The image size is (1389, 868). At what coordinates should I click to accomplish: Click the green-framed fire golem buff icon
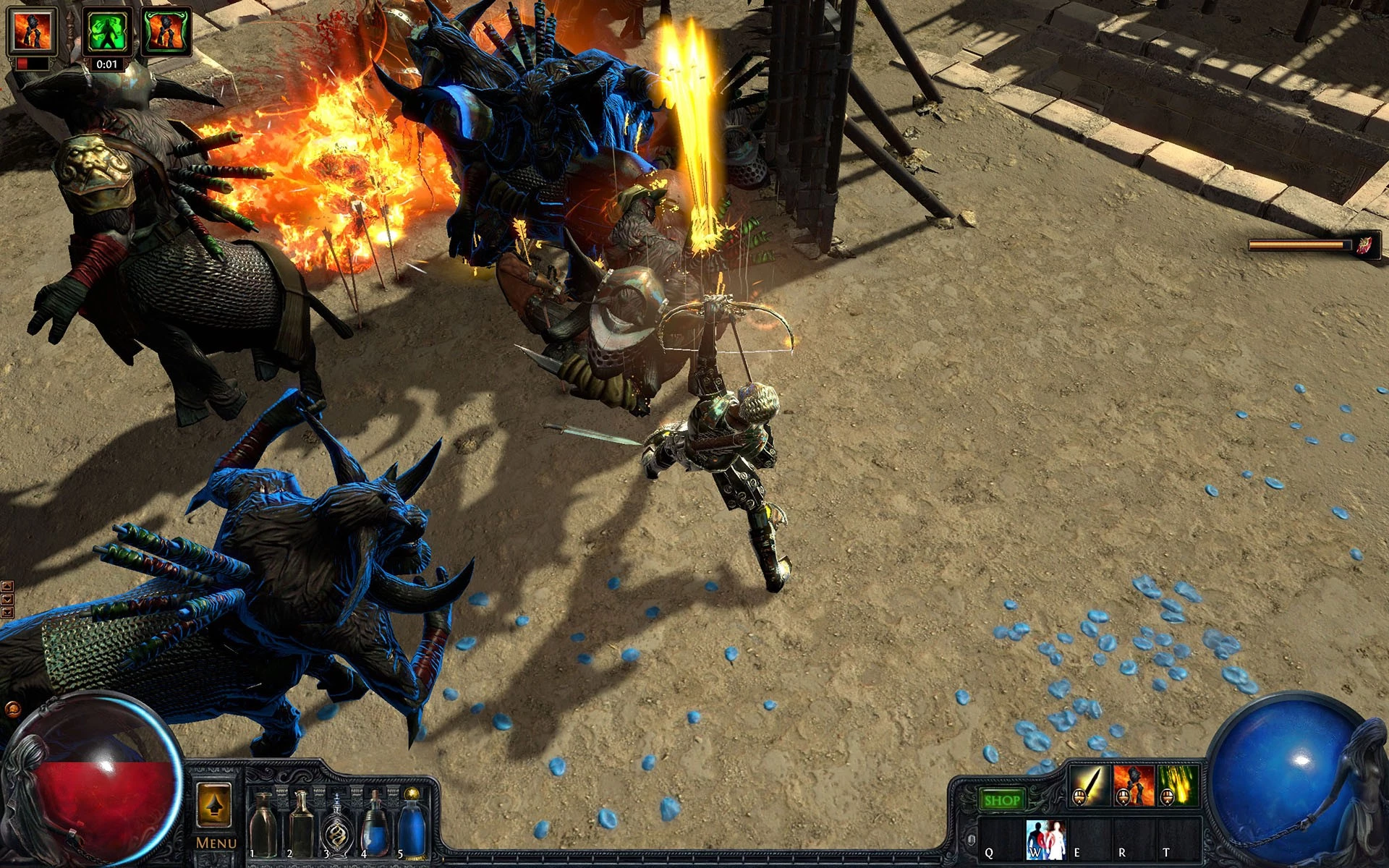pos(166,32)
